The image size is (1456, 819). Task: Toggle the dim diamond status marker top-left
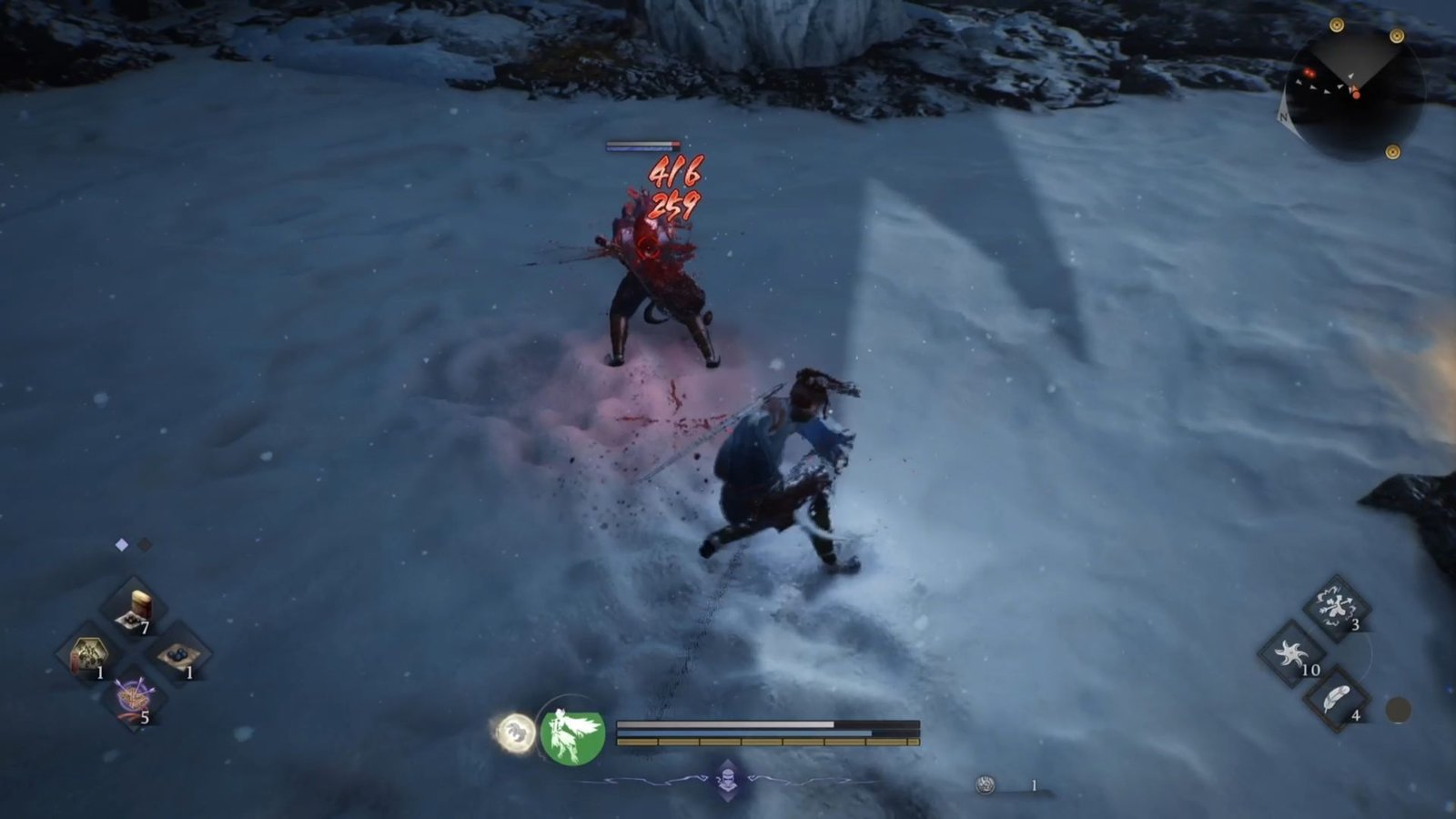tap(144, 544)
